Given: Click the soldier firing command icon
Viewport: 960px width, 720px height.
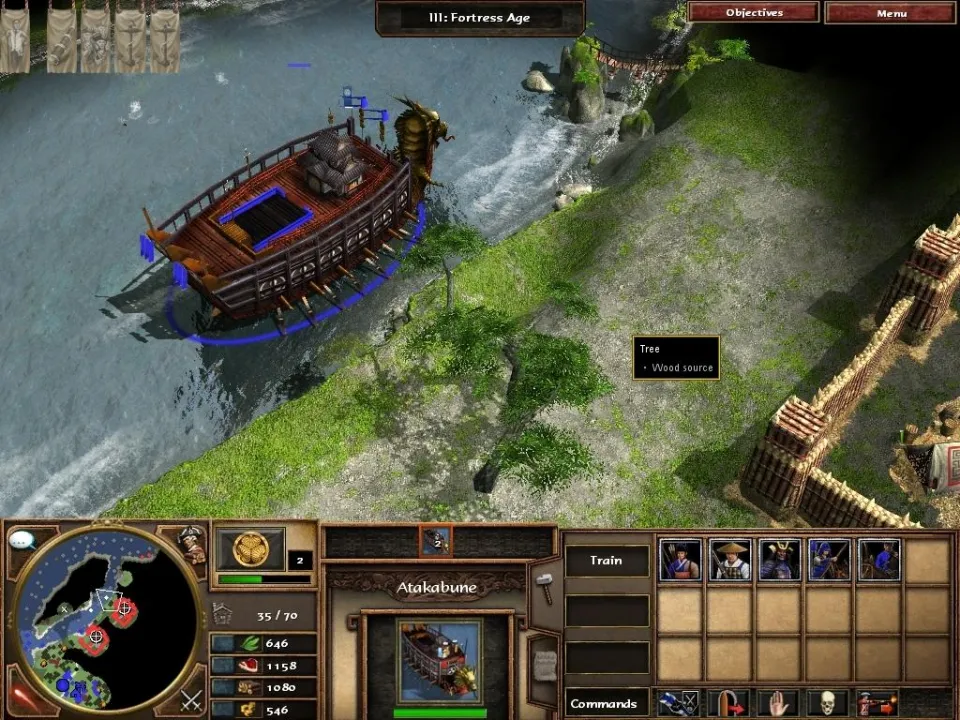Looking at the screenshot, I should (878, 702).
